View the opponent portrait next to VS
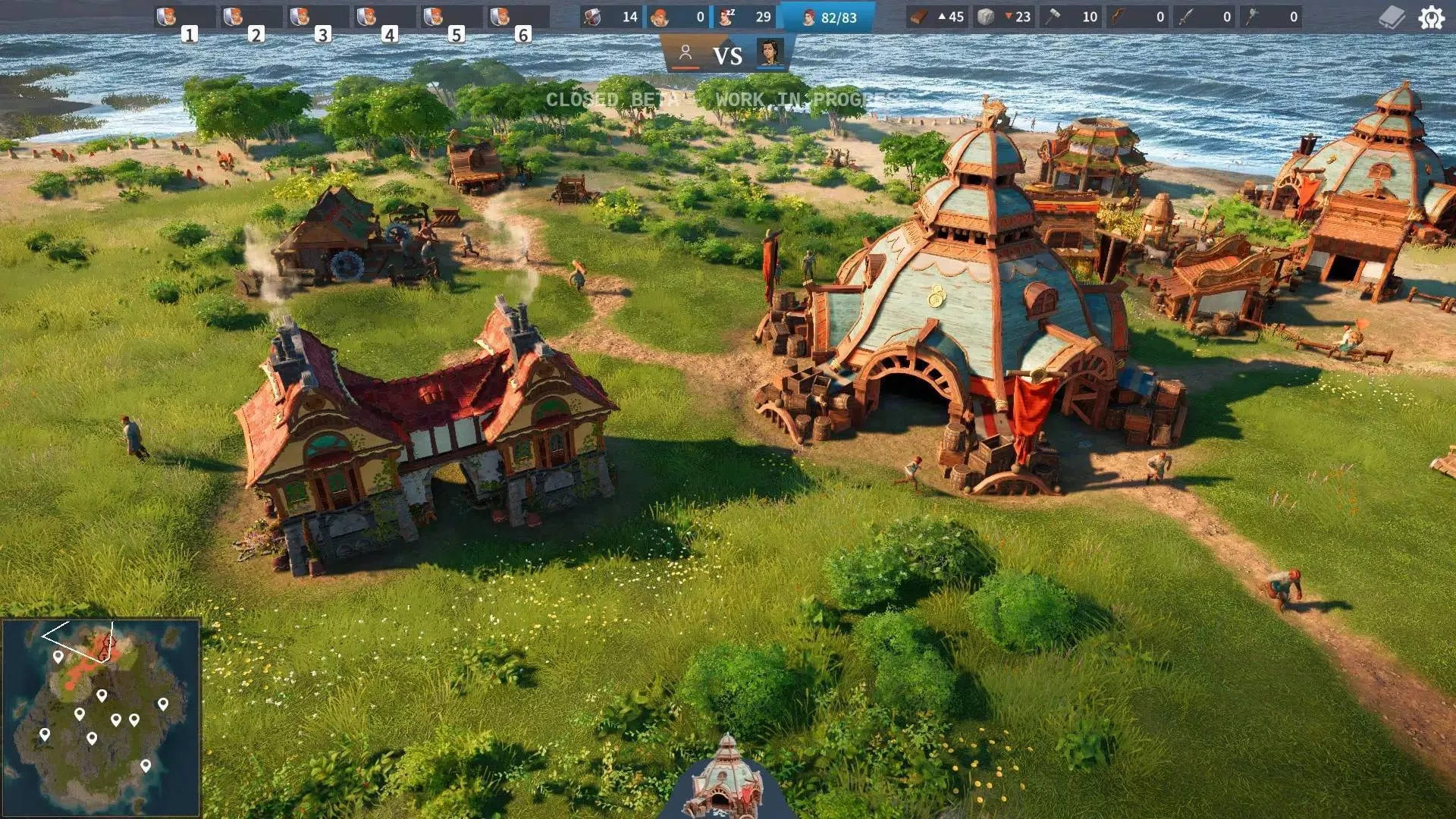 coord(770,53)
